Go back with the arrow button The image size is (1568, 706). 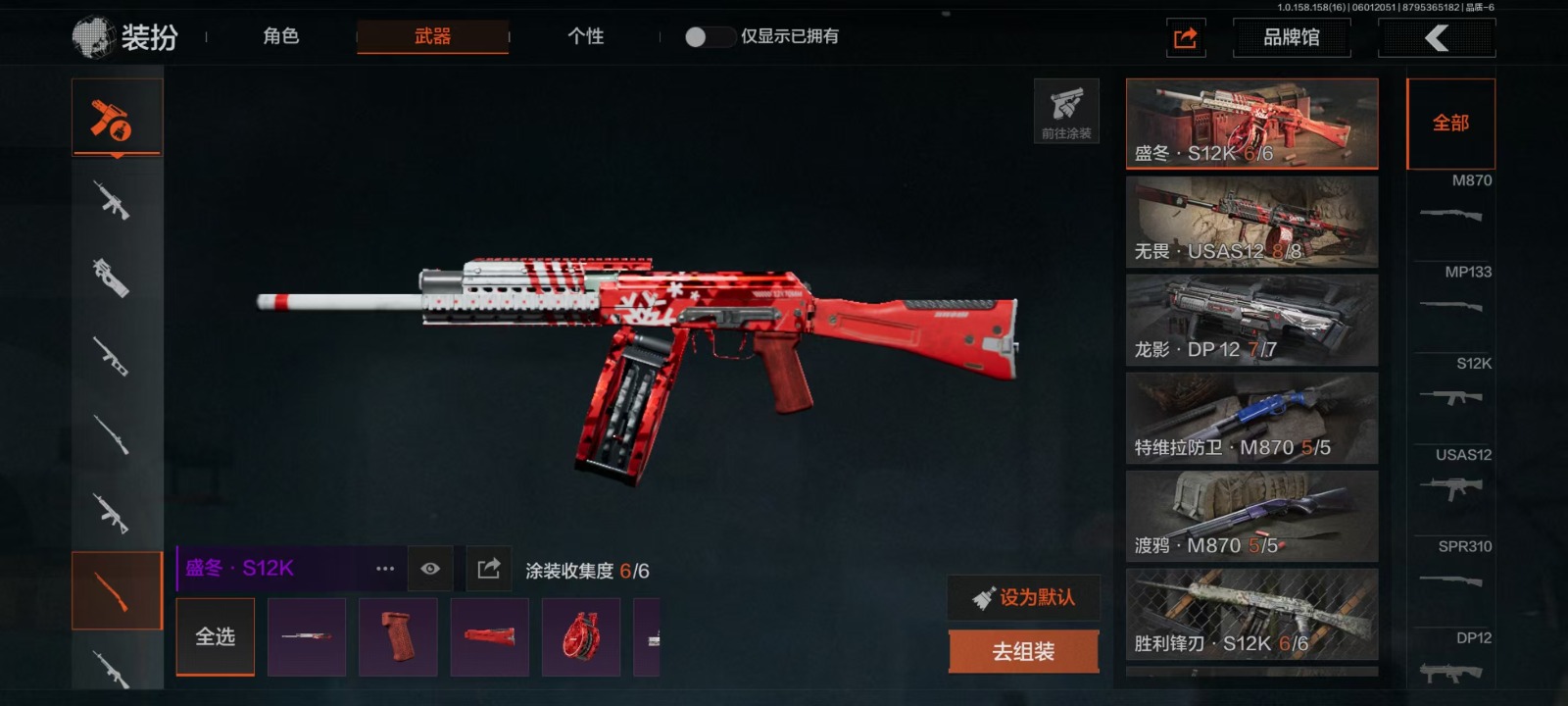tap(1436, 38)
